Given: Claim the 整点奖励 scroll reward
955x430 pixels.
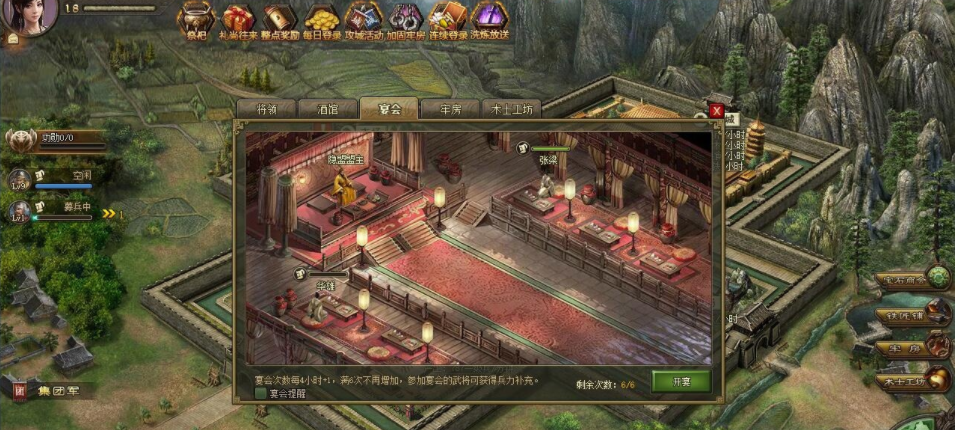Looking at the screenshot, I should [279, 18].
